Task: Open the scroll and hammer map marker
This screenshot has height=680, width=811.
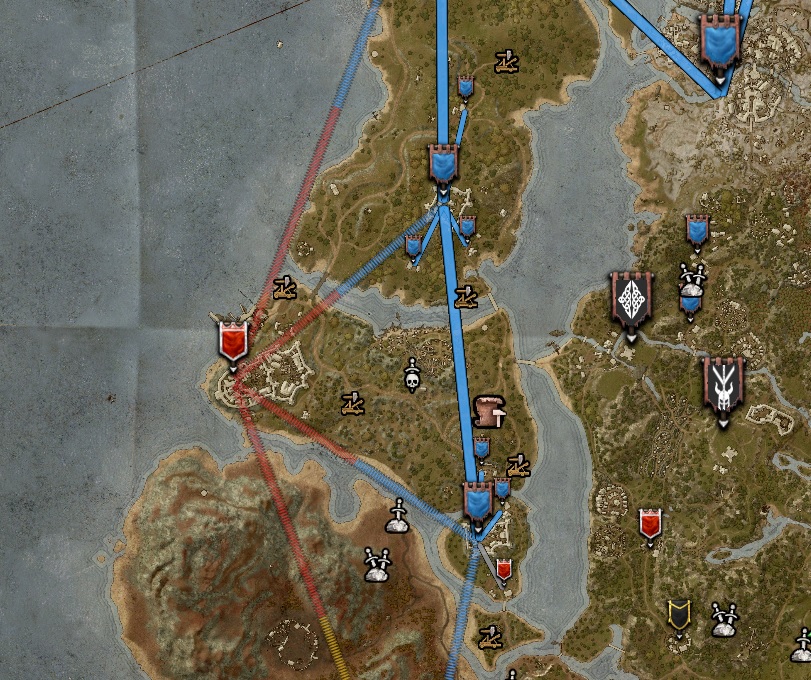Action: tap(489, 409)
